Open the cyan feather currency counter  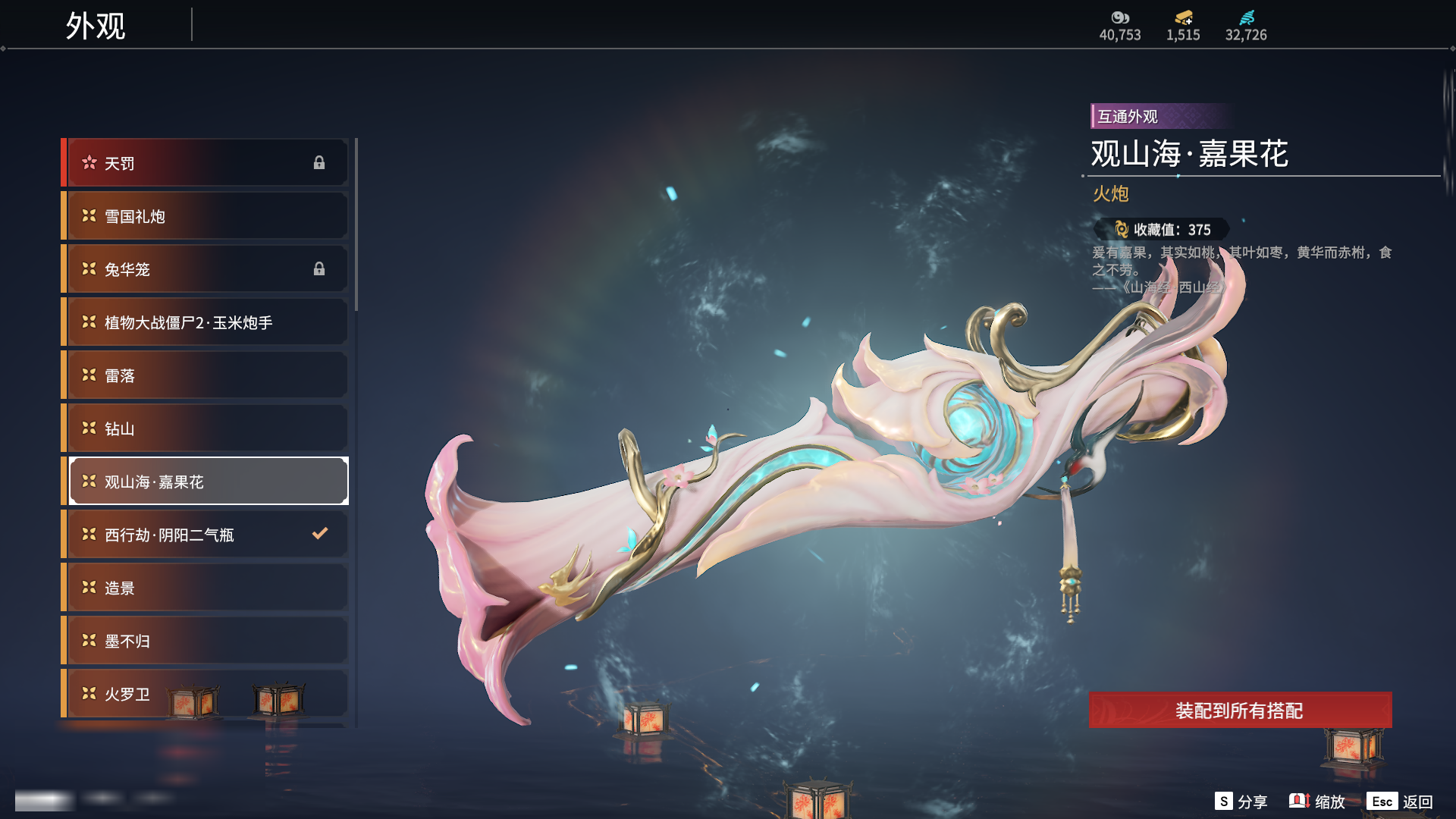click(x=1246, y=26)
